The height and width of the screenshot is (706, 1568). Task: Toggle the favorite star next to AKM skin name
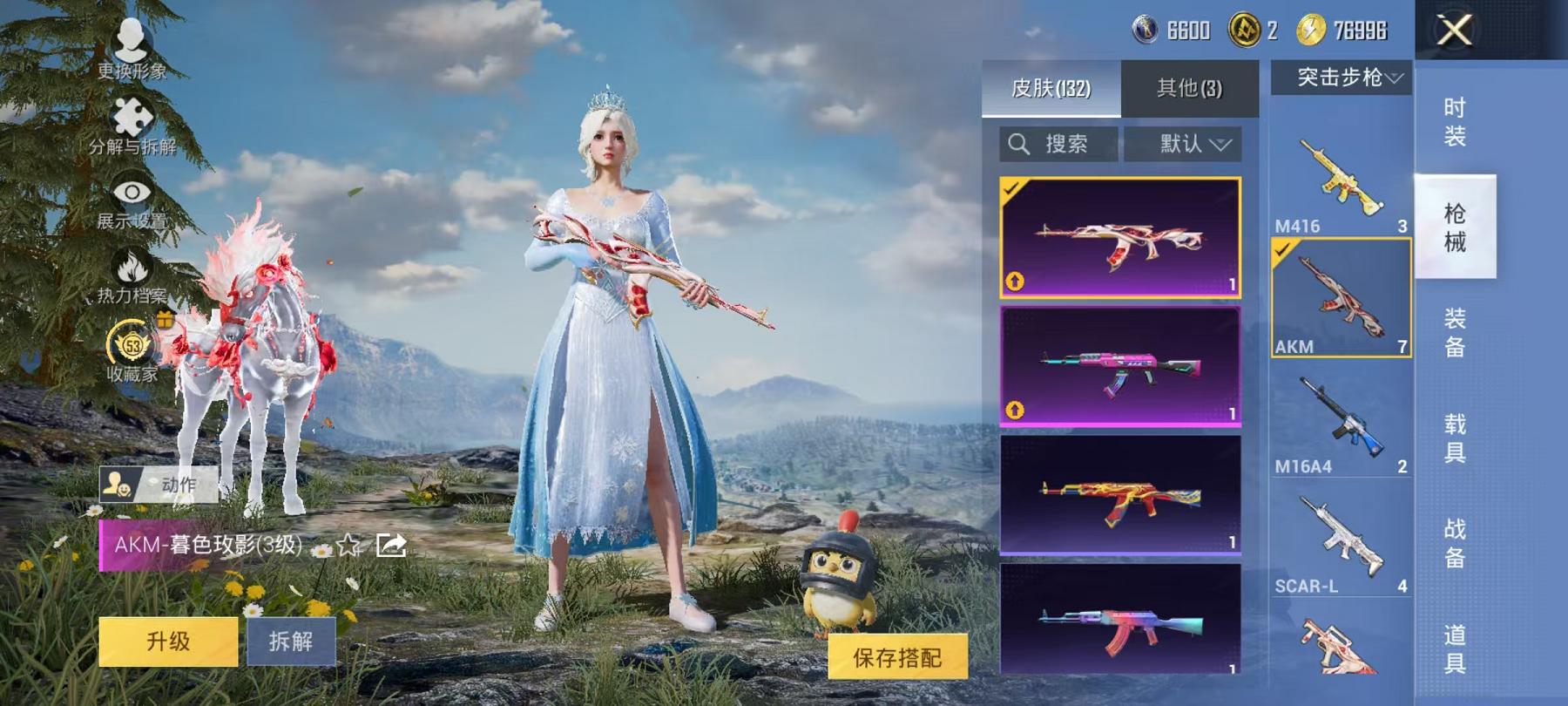click(348, 546)
